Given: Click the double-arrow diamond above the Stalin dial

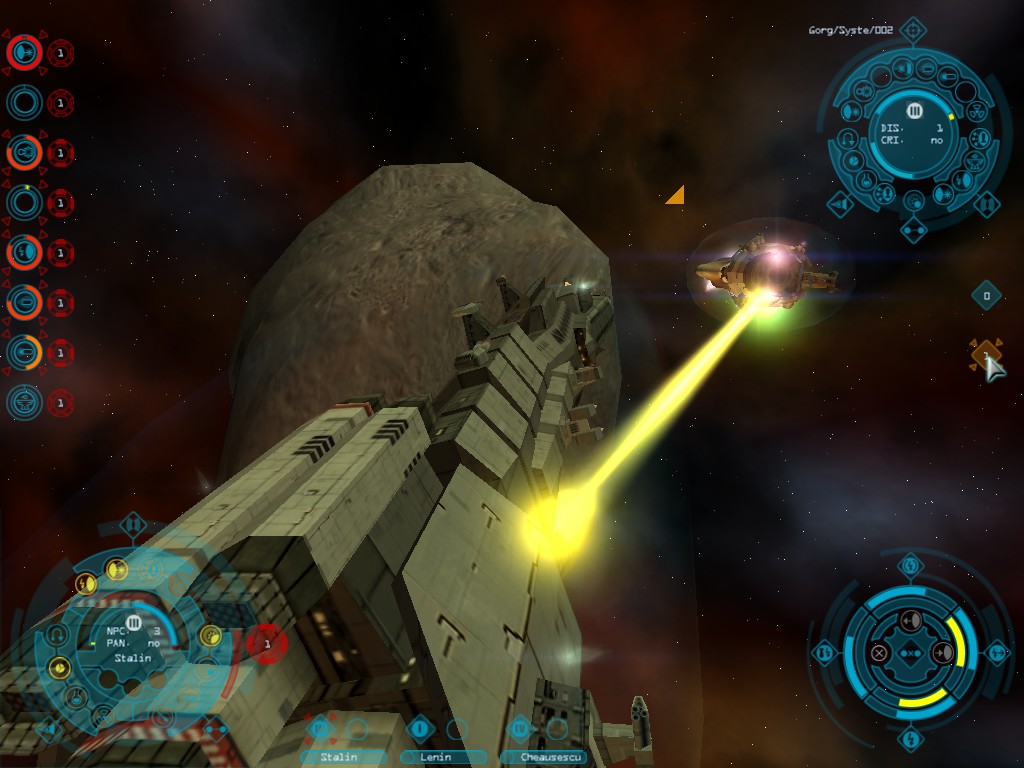Looking at the screenshot, I should (132, 524).
